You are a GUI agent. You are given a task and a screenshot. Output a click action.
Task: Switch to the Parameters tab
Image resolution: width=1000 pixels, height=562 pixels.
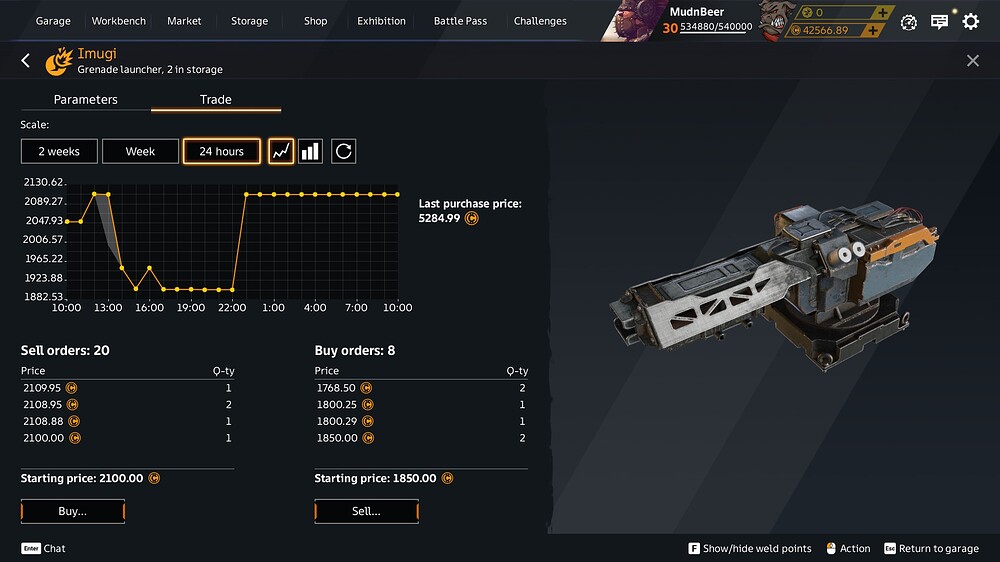coord(86,100)
